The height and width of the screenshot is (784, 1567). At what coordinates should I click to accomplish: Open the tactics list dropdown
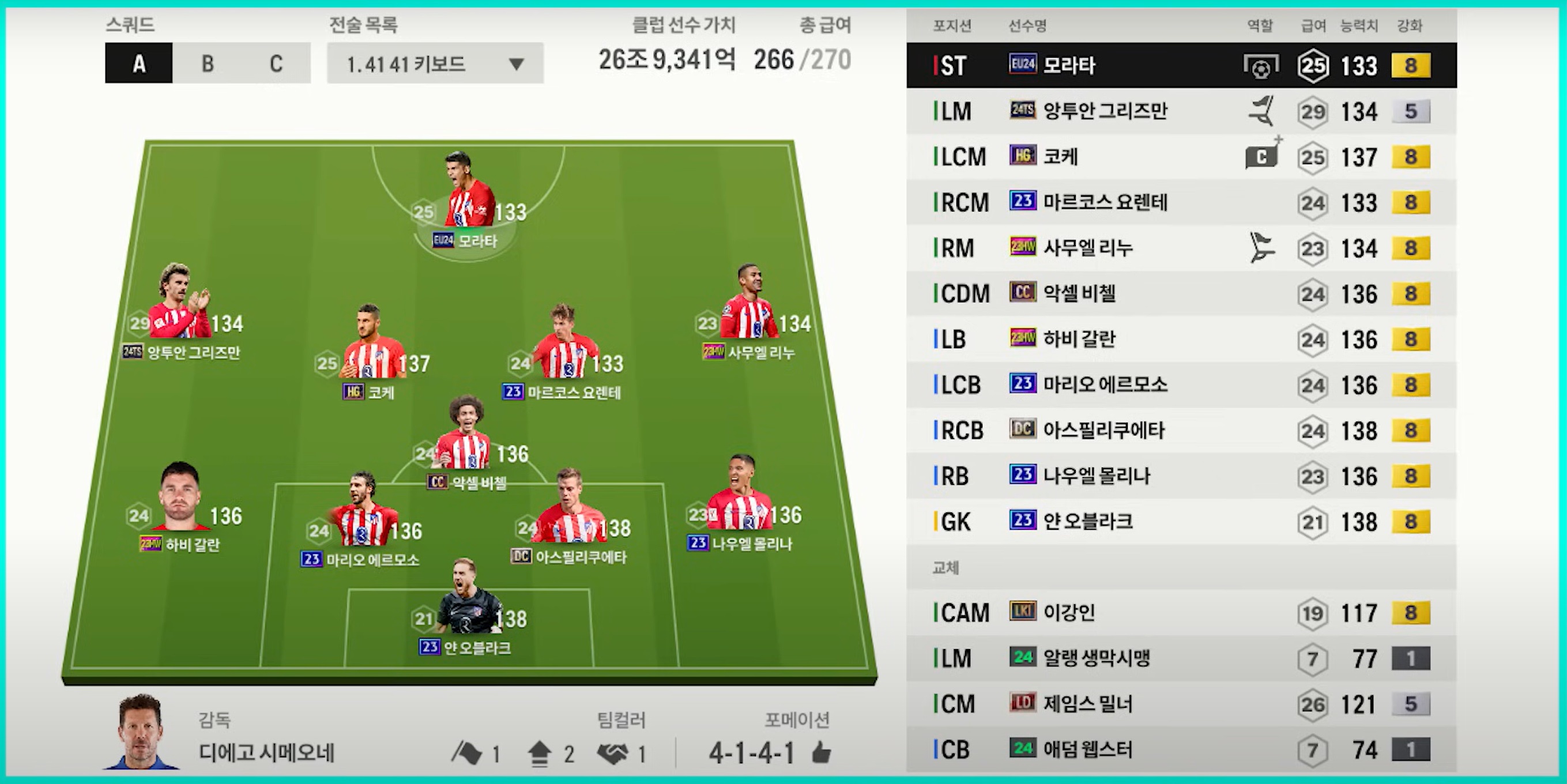(435, 63)
